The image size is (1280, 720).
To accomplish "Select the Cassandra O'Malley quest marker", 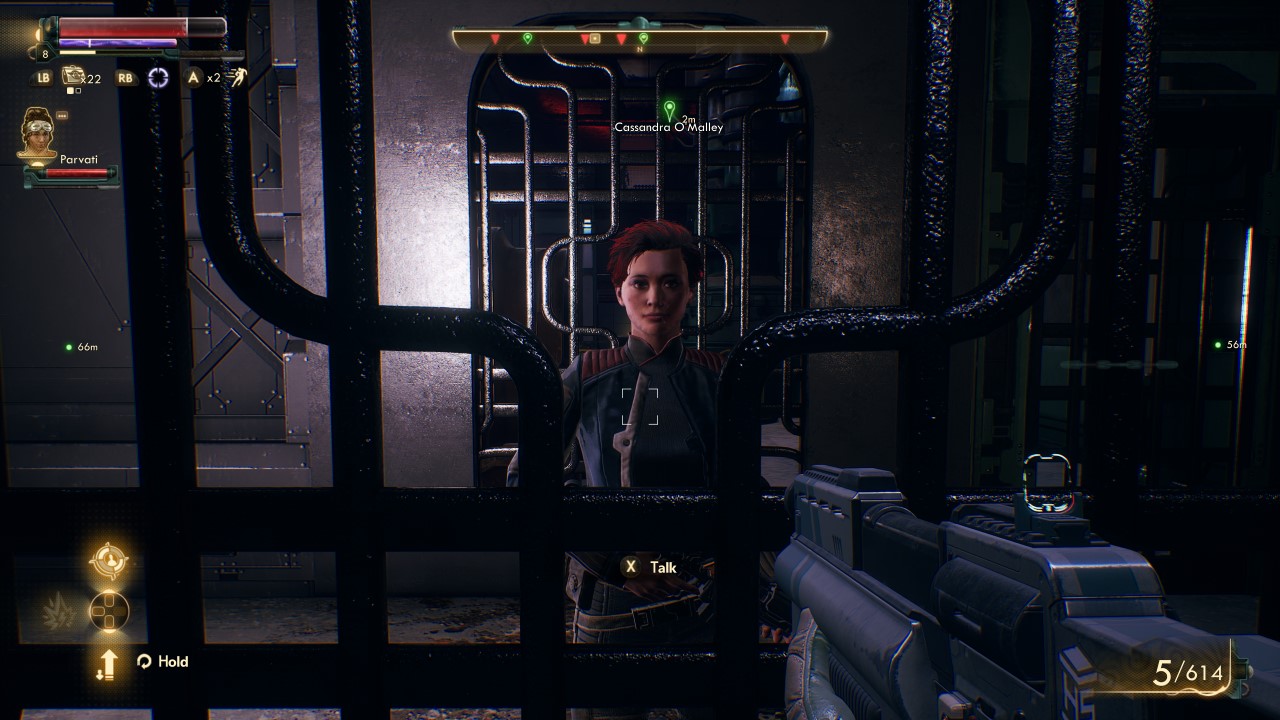I will click(x=669, y=109).
